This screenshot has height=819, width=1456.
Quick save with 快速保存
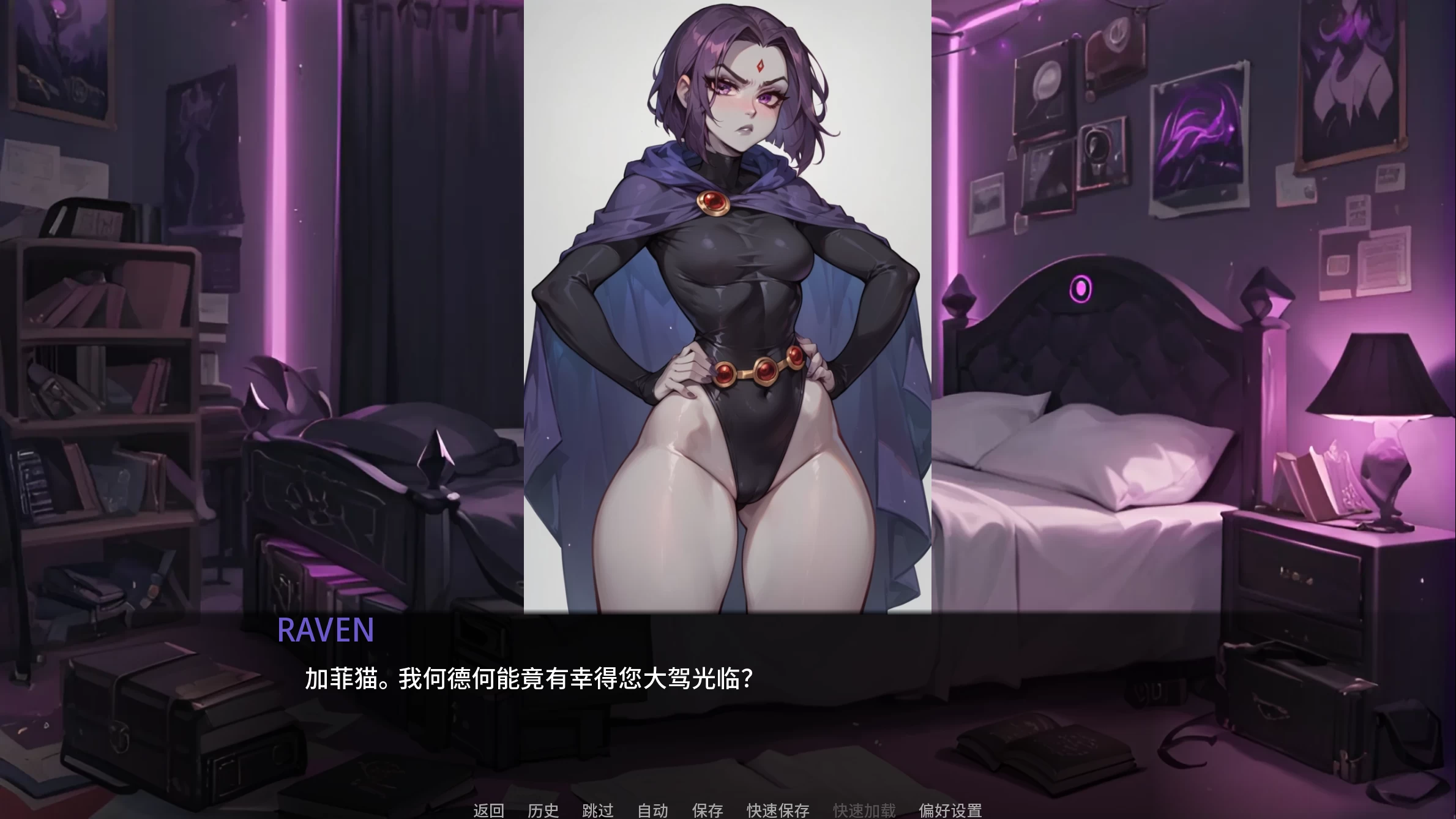[776, 810]
